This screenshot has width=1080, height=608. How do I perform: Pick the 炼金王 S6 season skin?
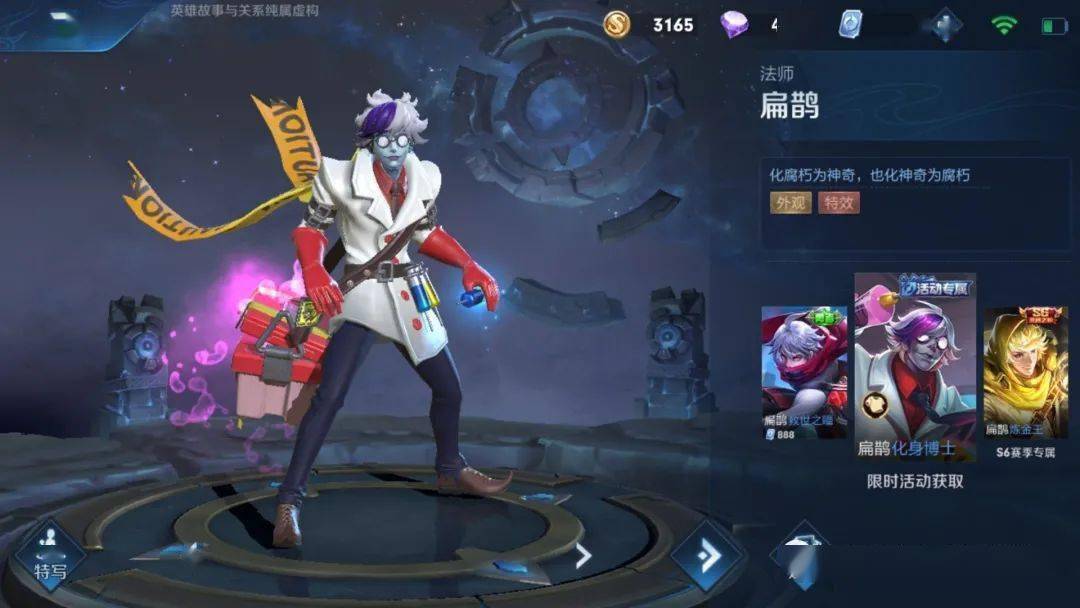pos(1025,375)
